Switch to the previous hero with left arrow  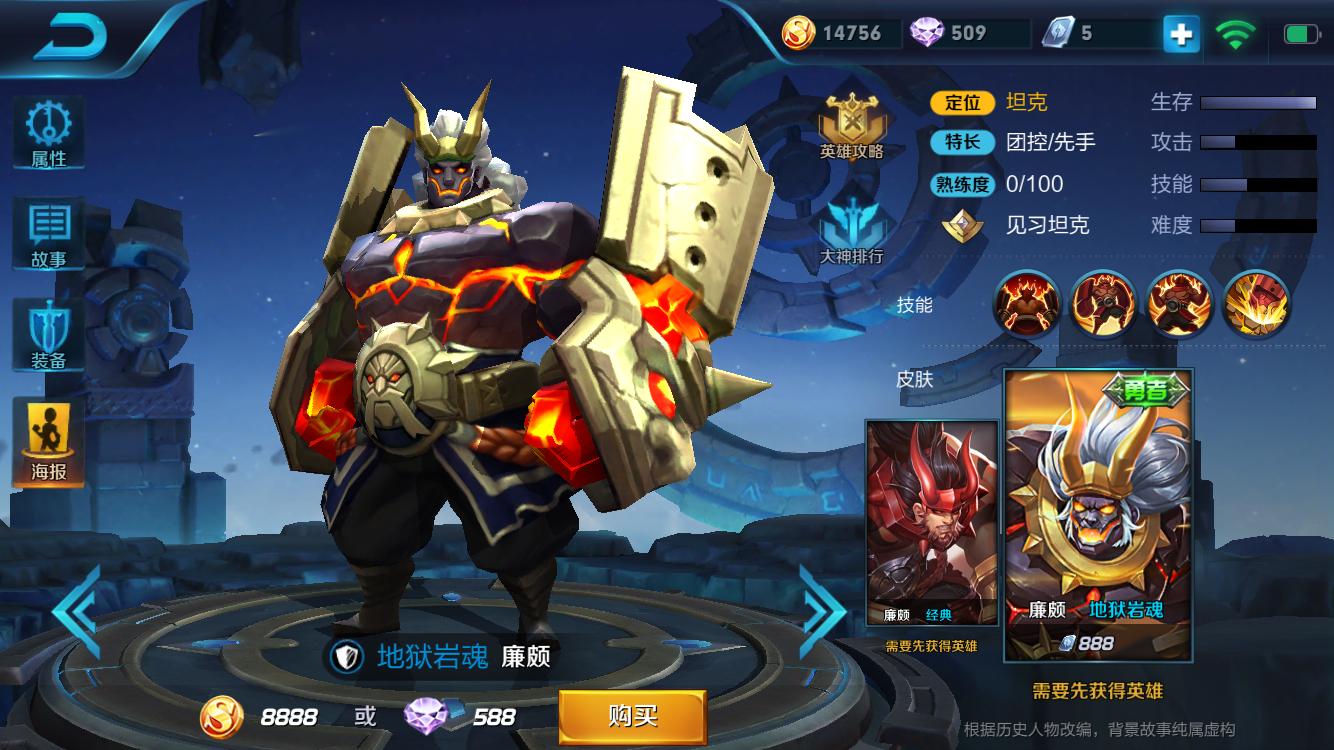tap(77, 611)
